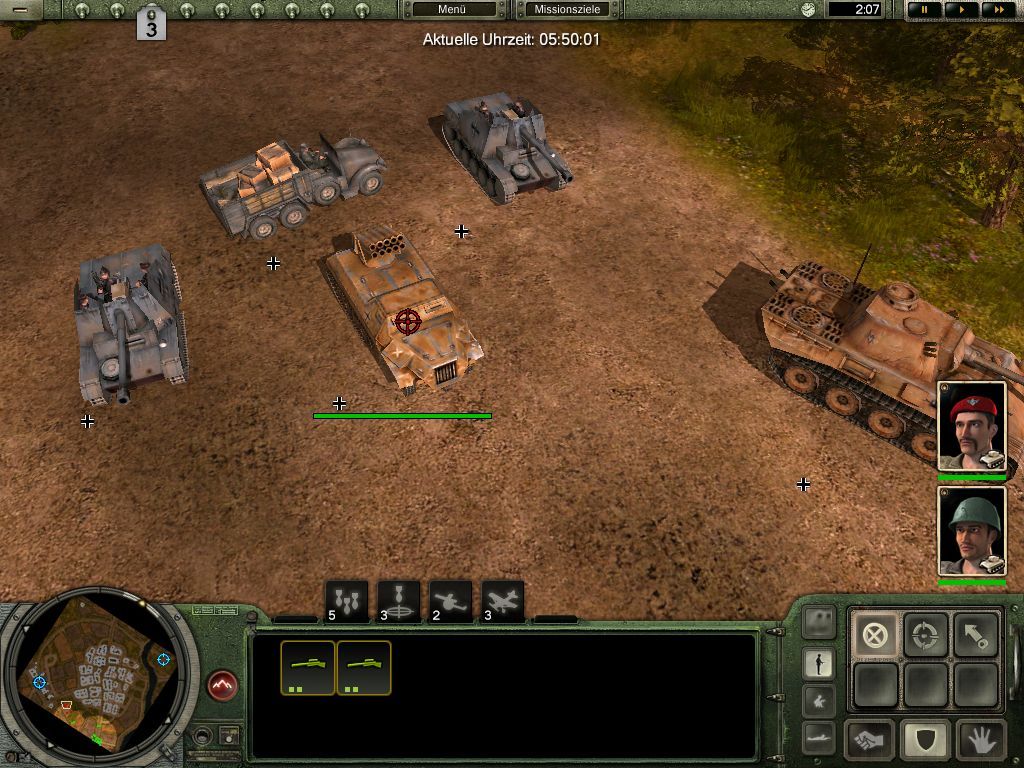The width and height of the screenshot is (1024, 768).
Task: Open the Missionsziele objectives panel
Action: pyautogui.click(x=567, y=10)
